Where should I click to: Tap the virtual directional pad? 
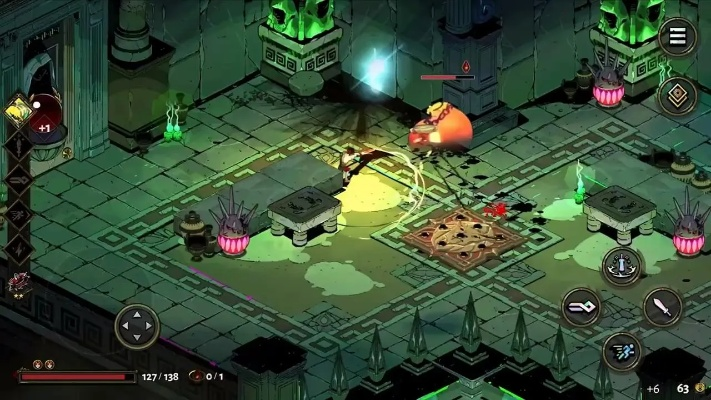[x=137, y=326]
